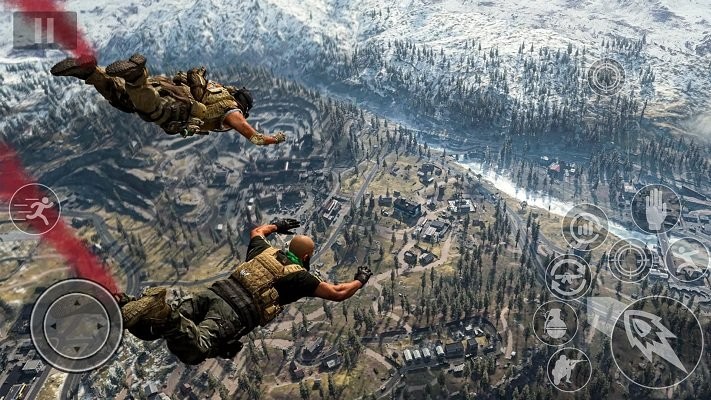Viewport: 711px width, 400px height.
Task: Tap the bullets reload icon
Action: (x=585, y=226)
